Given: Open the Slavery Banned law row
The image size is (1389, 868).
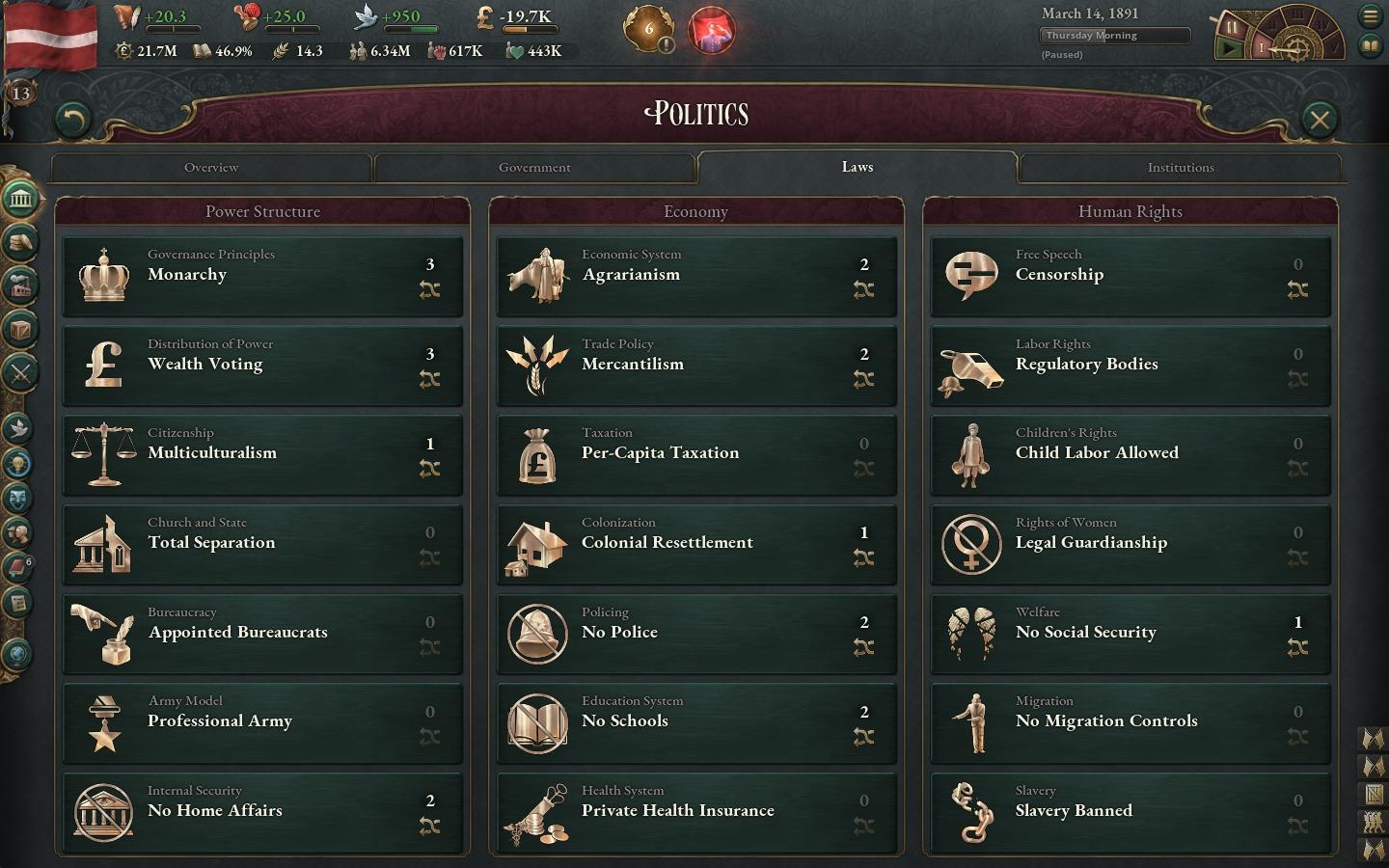Looking at the screenshot, I should 1130,812.
